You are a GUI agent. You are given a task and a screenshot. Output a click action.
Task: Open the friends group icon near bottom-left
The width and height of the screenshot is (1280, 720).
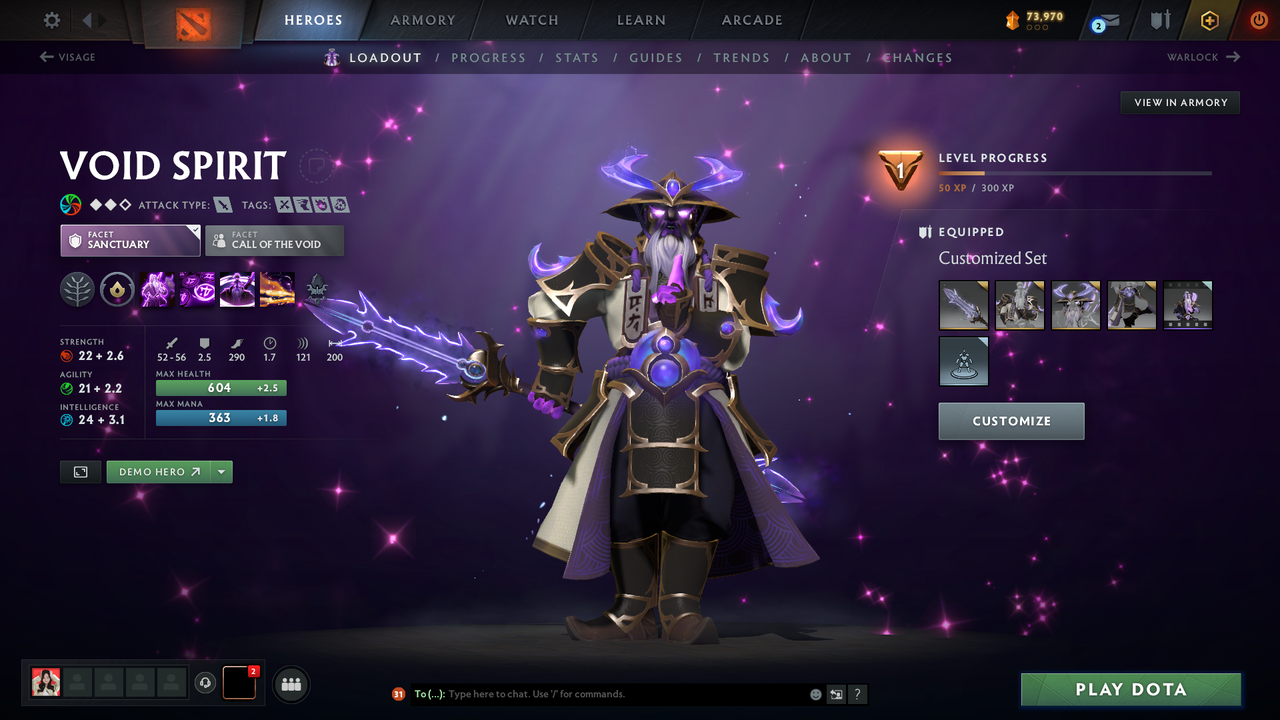click(290, 683)
